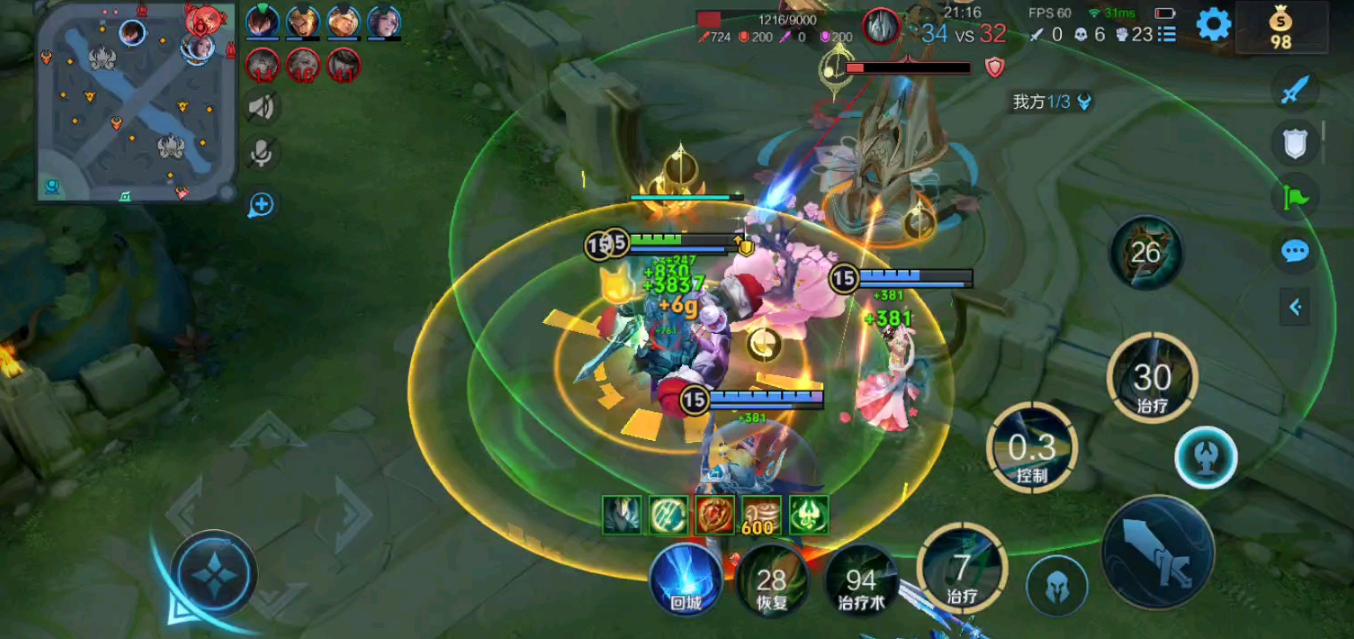Send the green flag gather signal
The image size is (1354, 639).
pyautogui.click(x=1295, y=197)
